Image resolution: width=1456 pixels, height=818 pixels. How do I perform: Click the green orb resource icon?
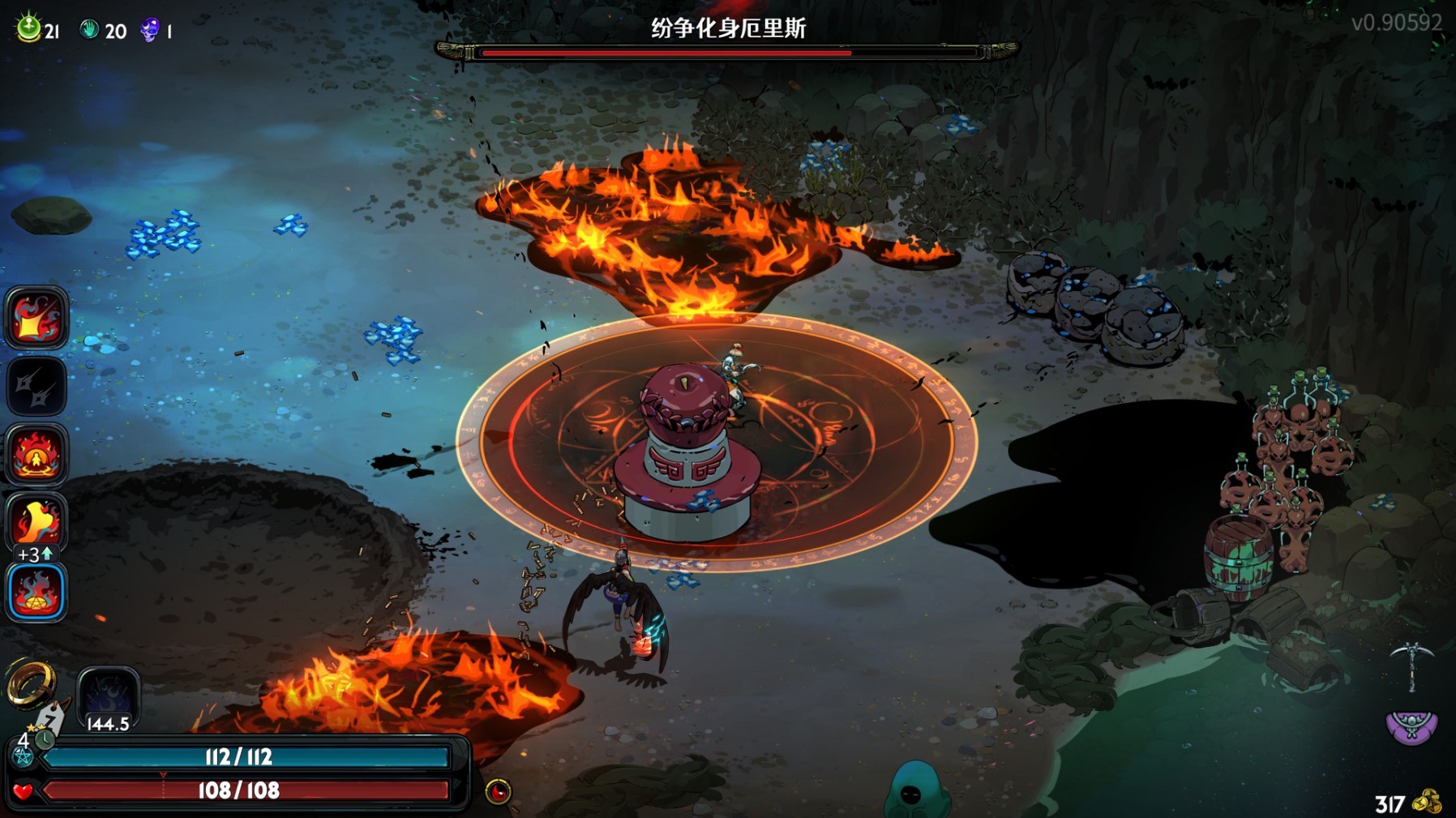click(x=29, y=28)
